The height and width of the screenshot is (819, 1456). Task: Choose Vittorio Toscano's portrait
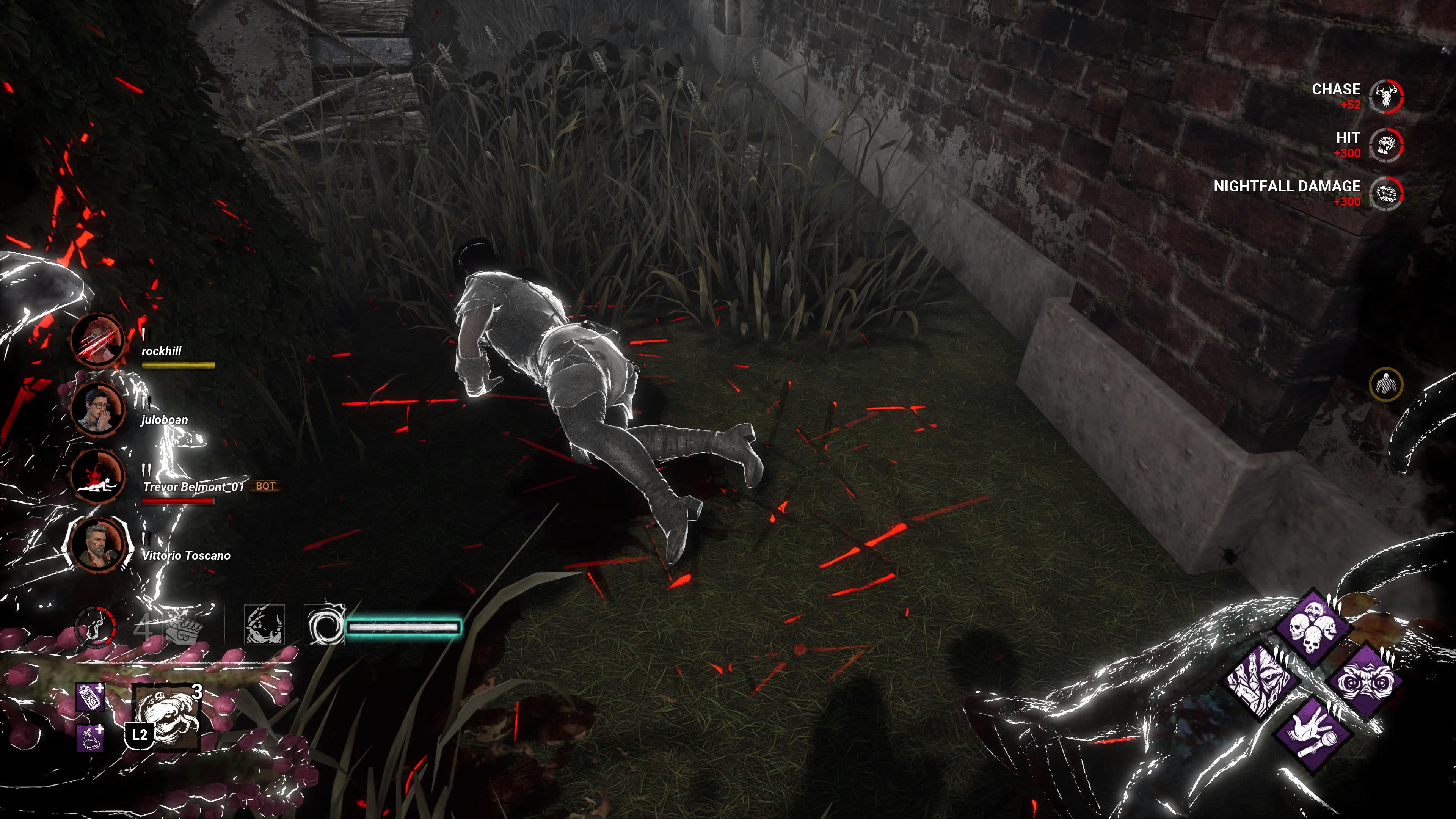click(98, 544)
